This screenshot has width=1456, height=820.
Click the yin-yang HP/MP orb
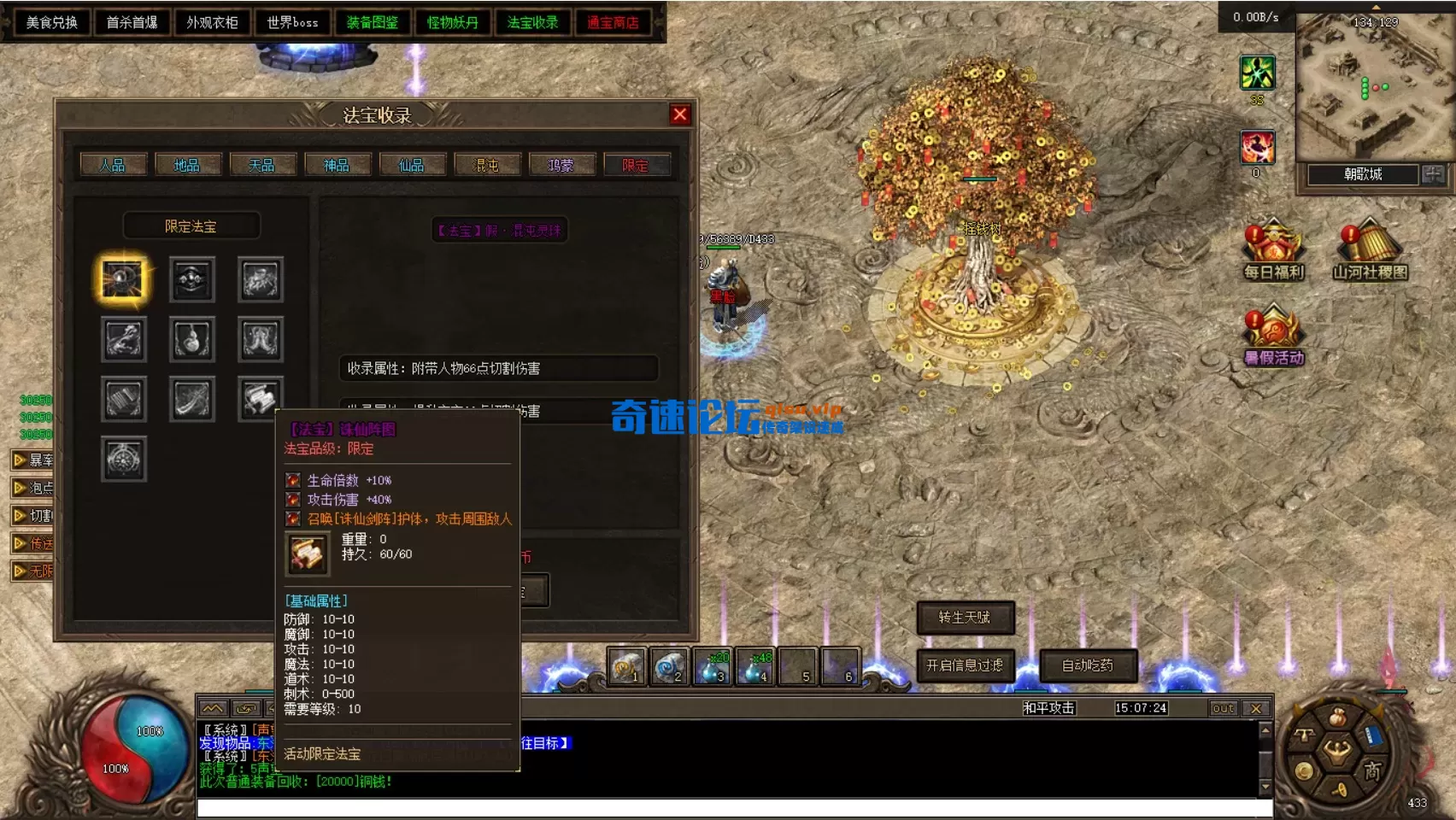click(137, 750)
